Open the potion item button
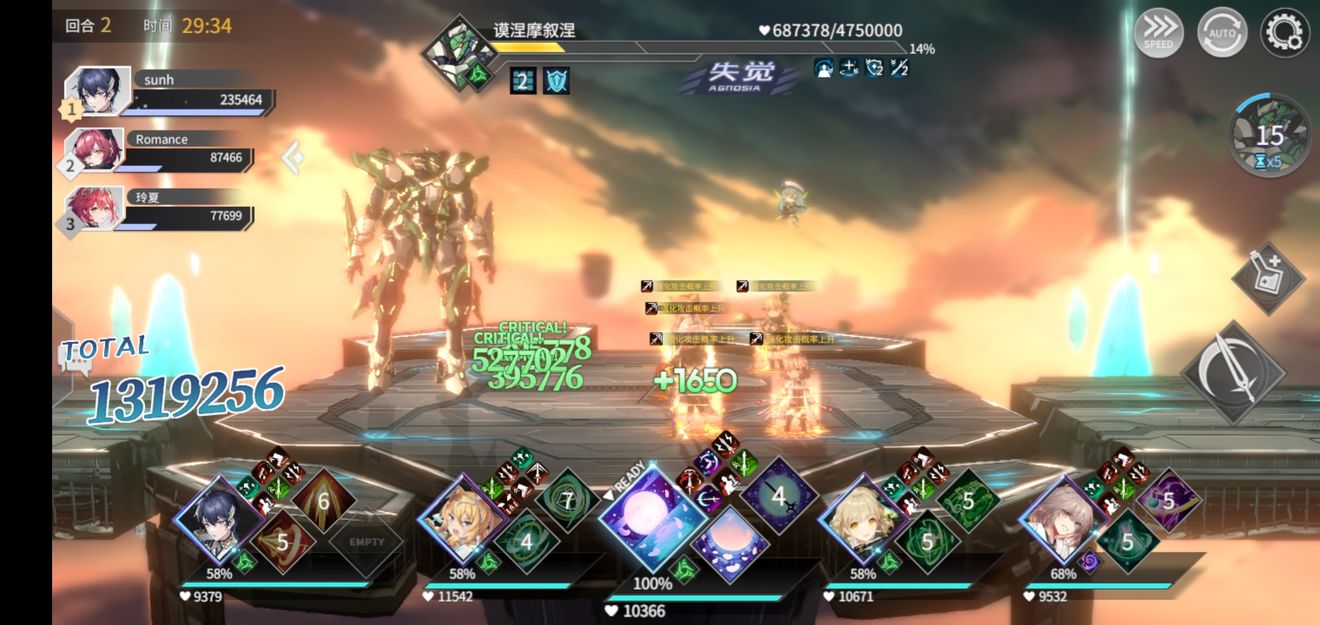Viewport: 1320px width, 625px height. point(1268,277)
